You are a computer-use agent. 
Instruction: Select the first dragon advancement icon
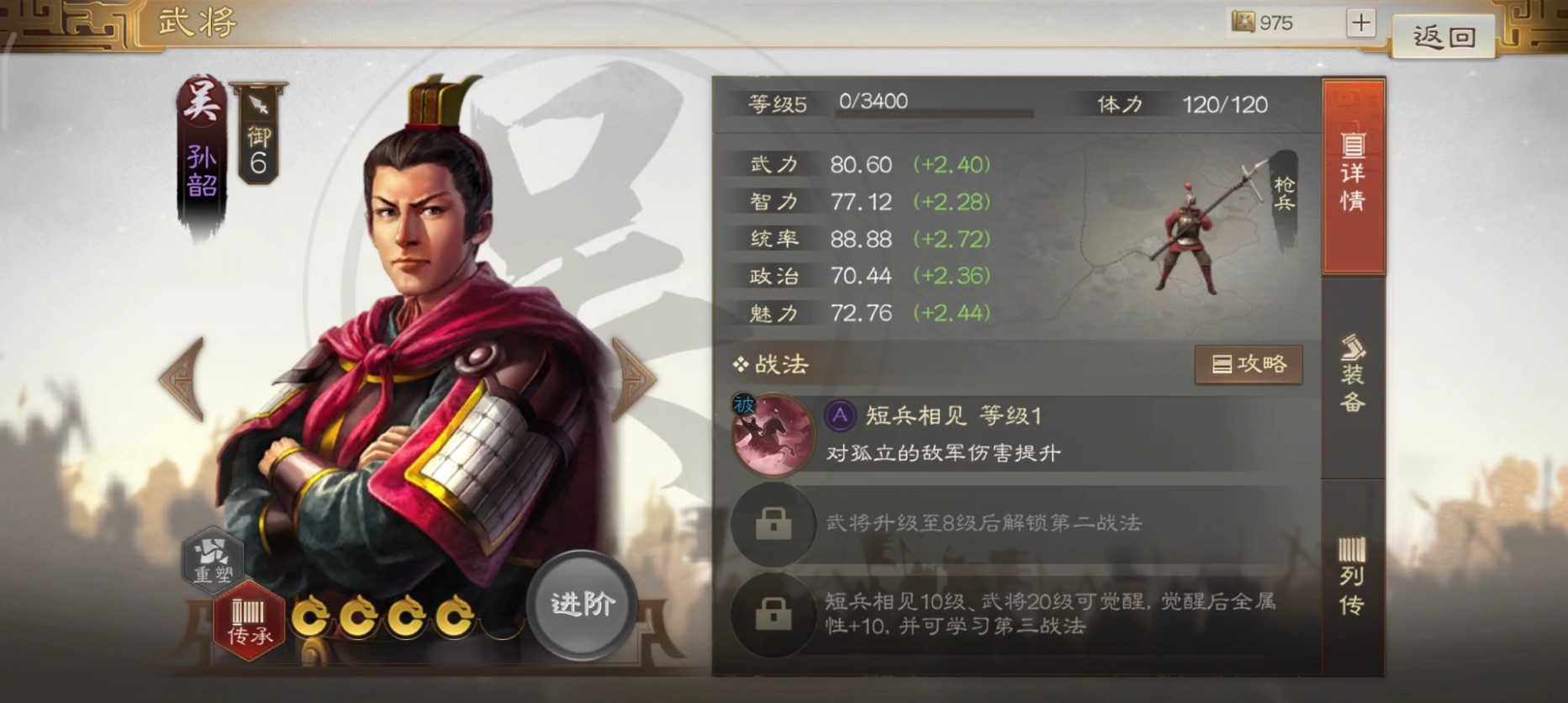(310, 615)
